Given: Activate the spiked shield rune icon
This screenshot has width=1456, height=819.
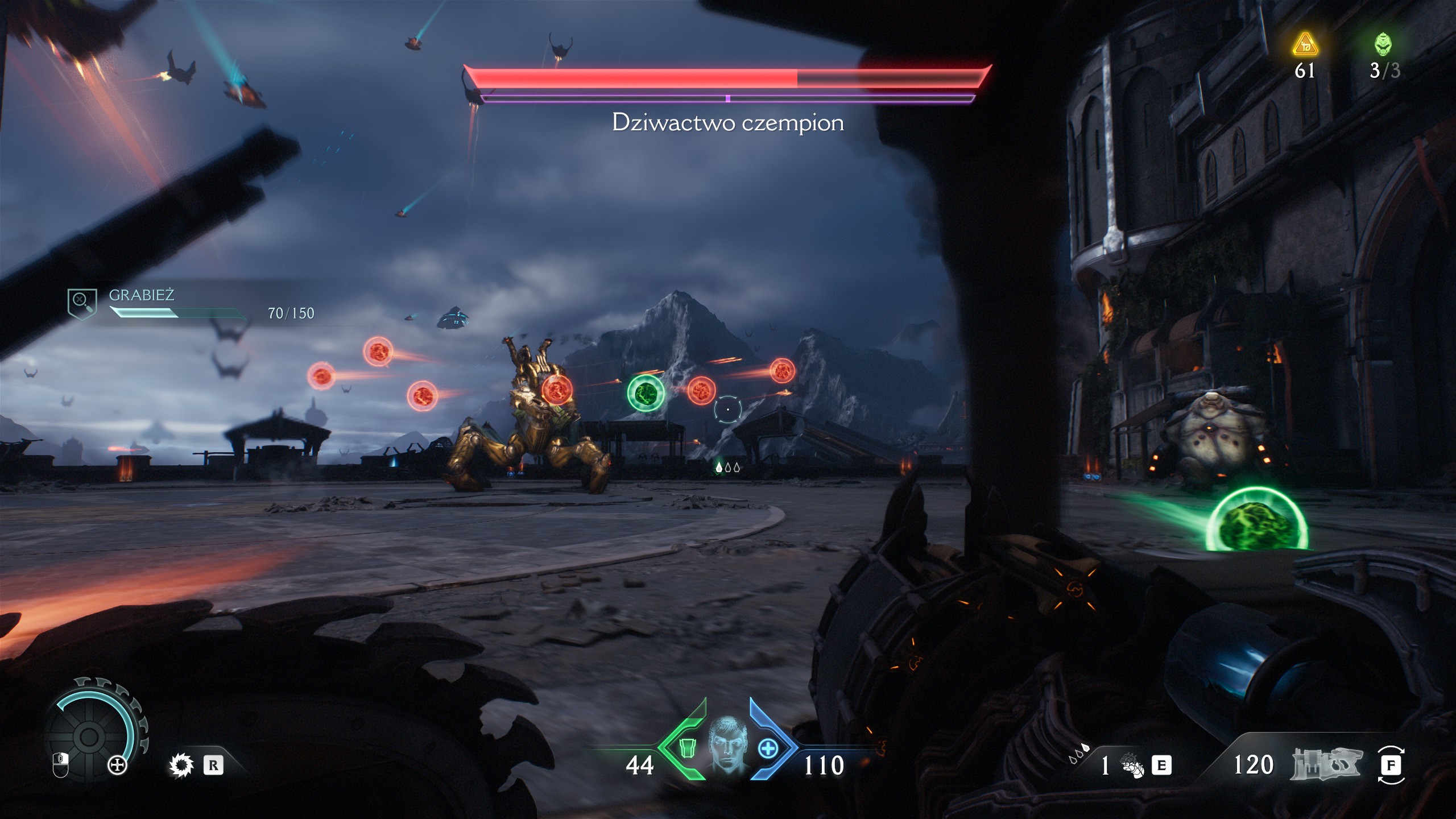Looking at the screenshot, I should click(x=182, y=766).
